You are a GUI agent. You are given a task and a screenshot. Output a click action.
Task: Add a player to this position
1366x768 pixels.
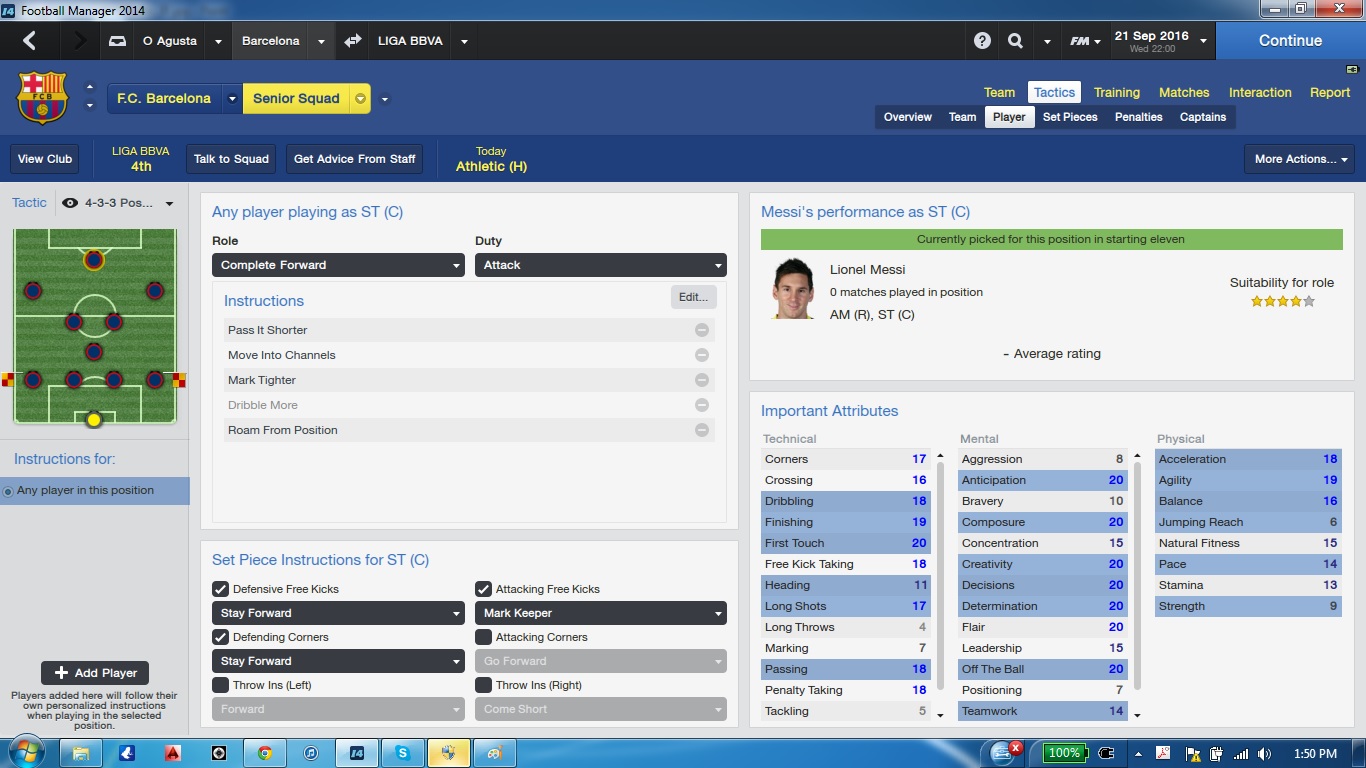(x=95, y=673)
